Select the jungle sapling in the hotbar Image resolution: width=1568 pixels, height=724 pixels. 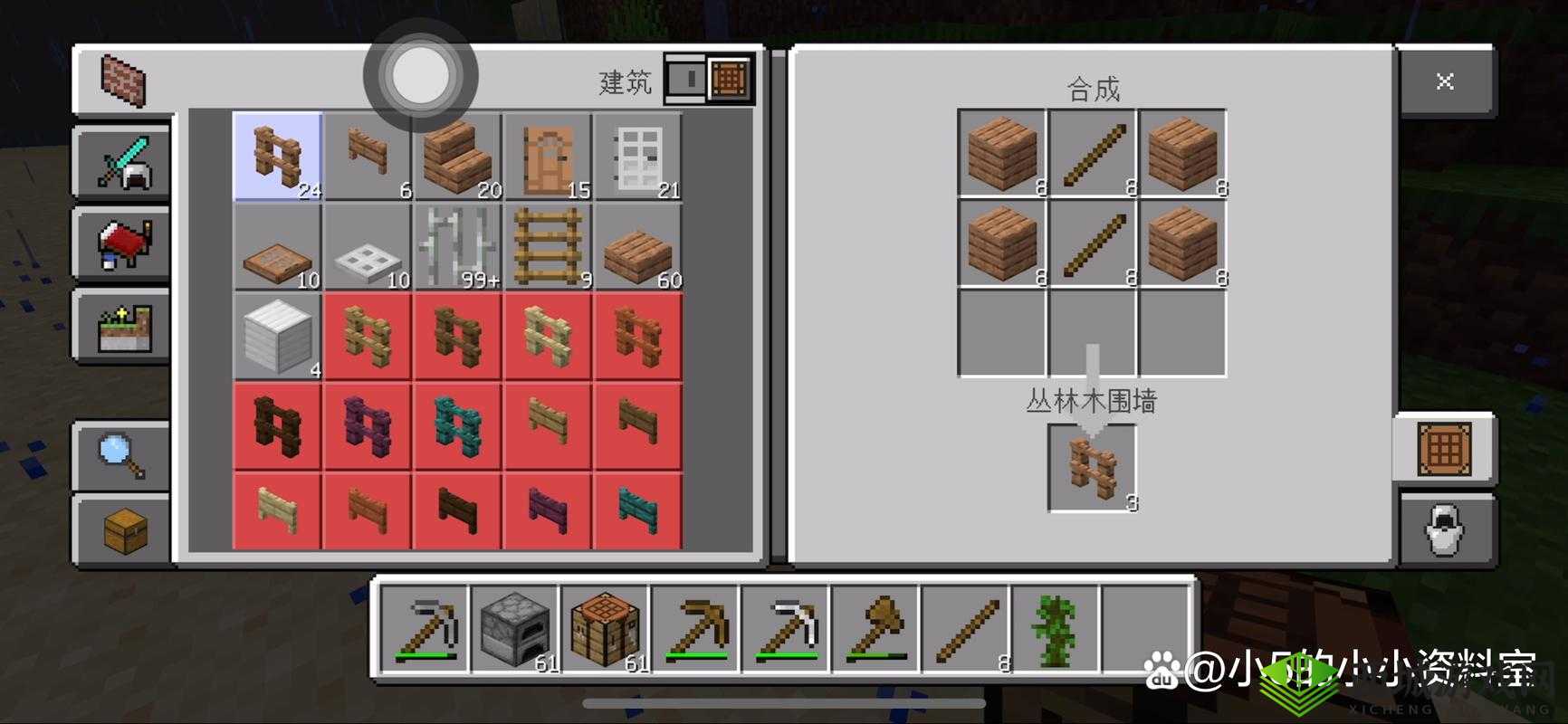pyautogui.click(x=1056, y=627)
